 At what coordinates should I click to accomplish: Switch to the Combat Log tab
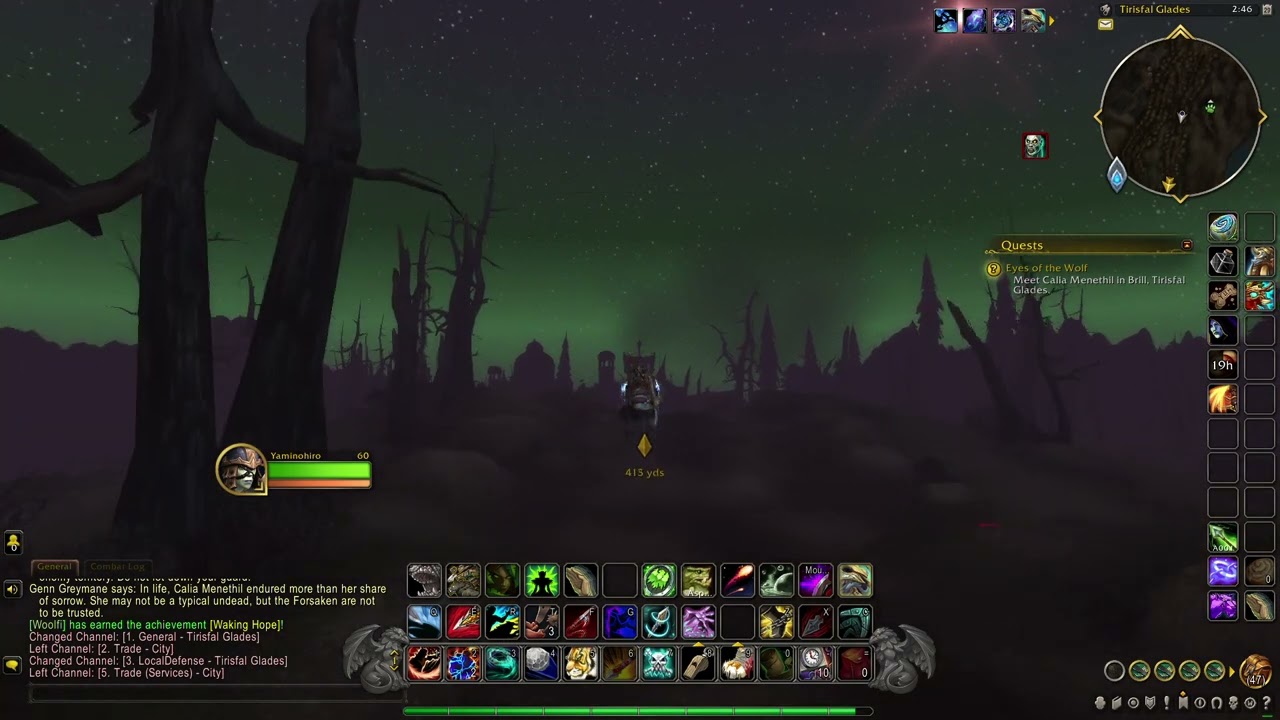point(117,566)
